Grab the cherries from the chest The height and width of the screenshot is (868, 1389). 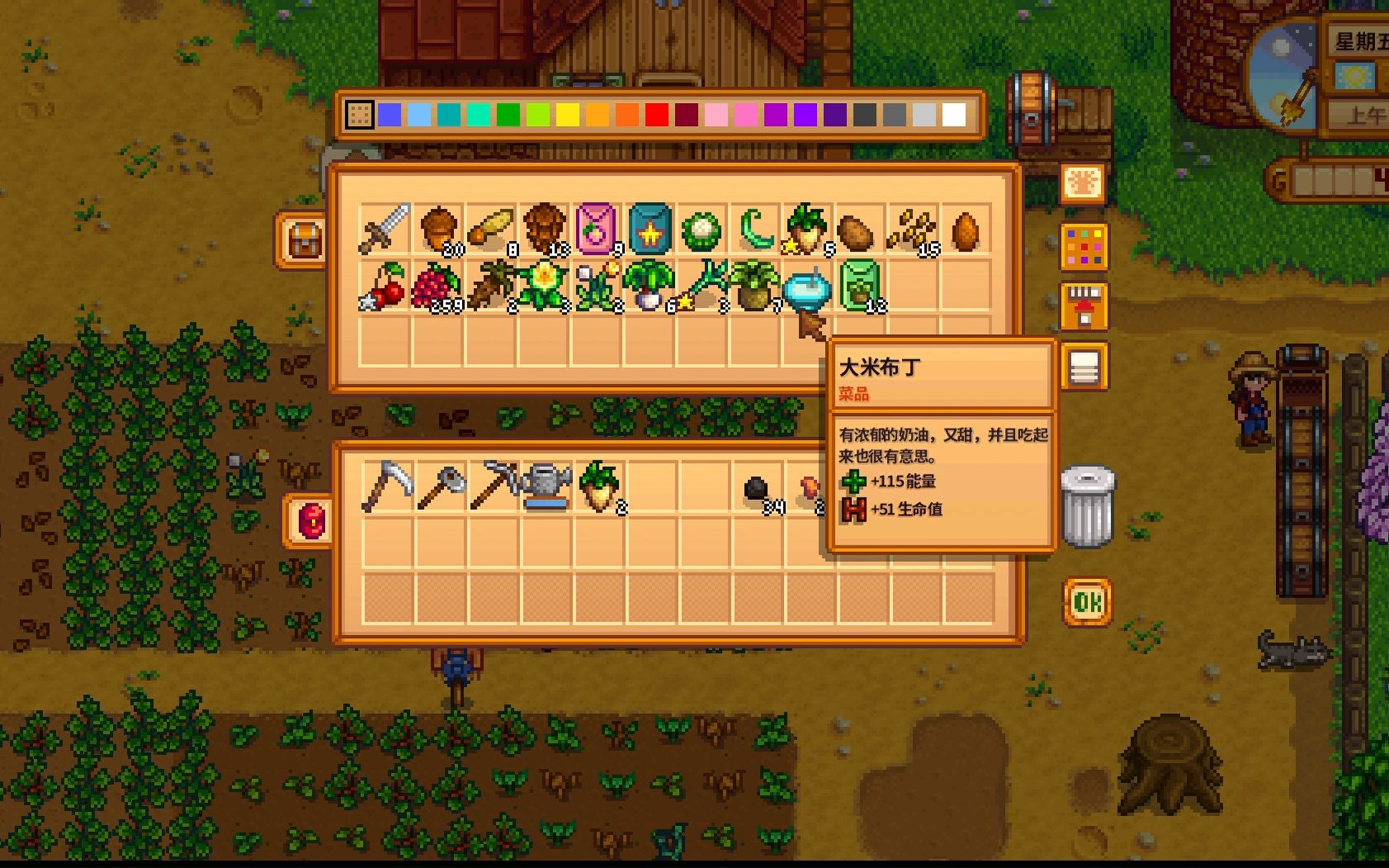point(385,286)
